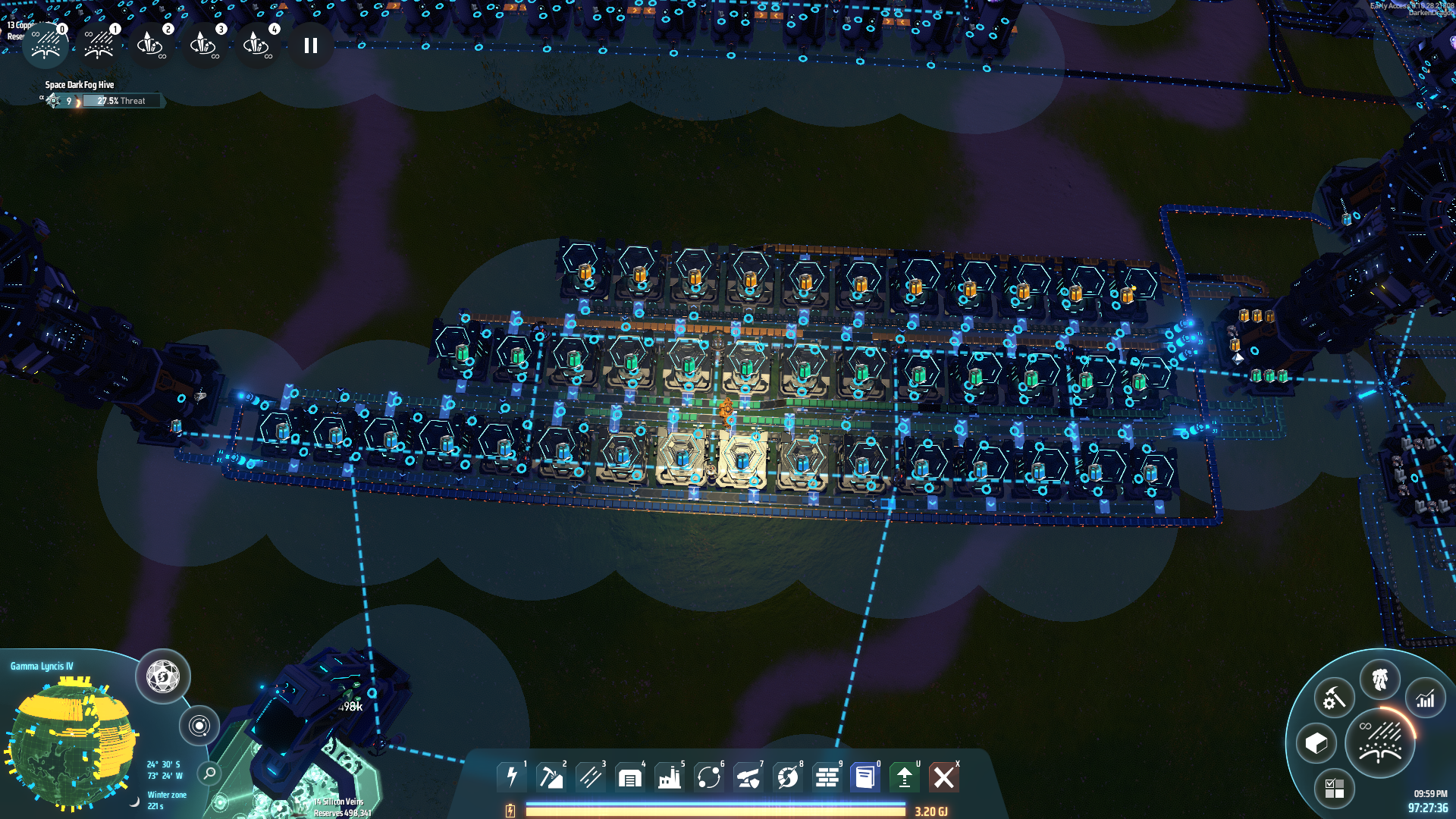1456x819 pixels.
Task: Open the magnifier search button
Action: pyautogui.click(x=209, y=773)
